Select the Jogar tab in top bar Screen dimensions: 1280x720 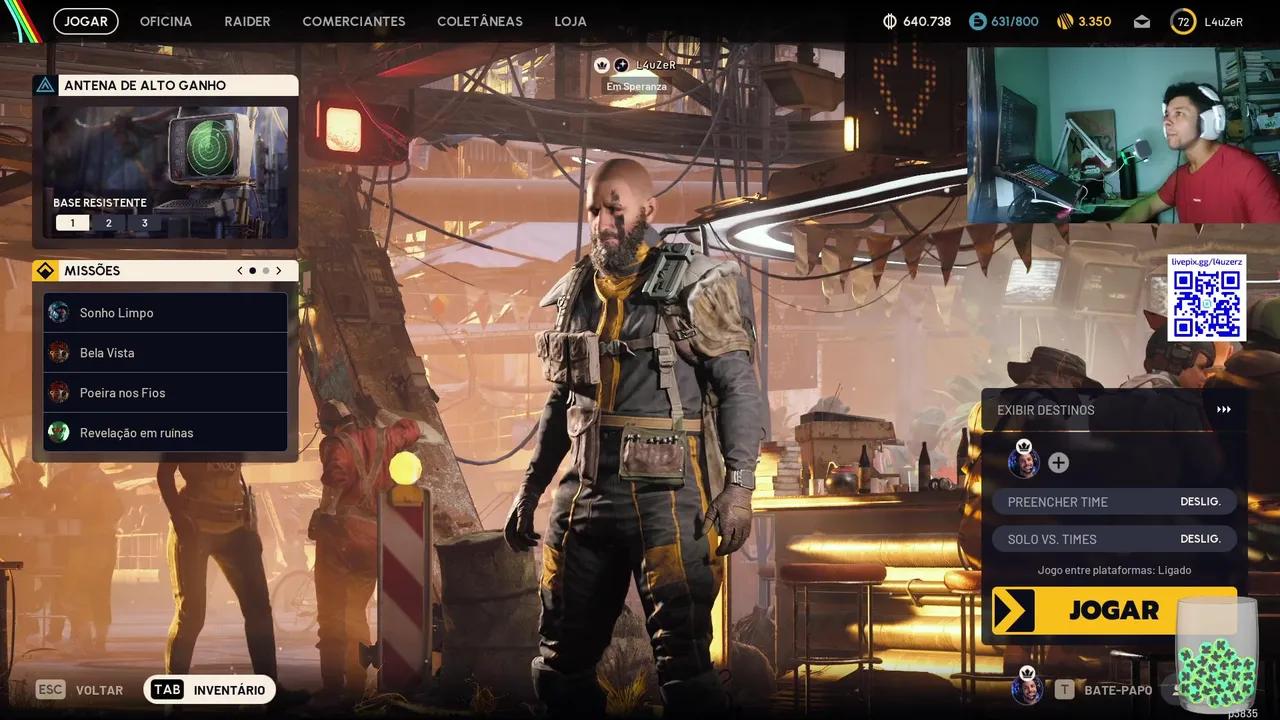click(86, 21)
